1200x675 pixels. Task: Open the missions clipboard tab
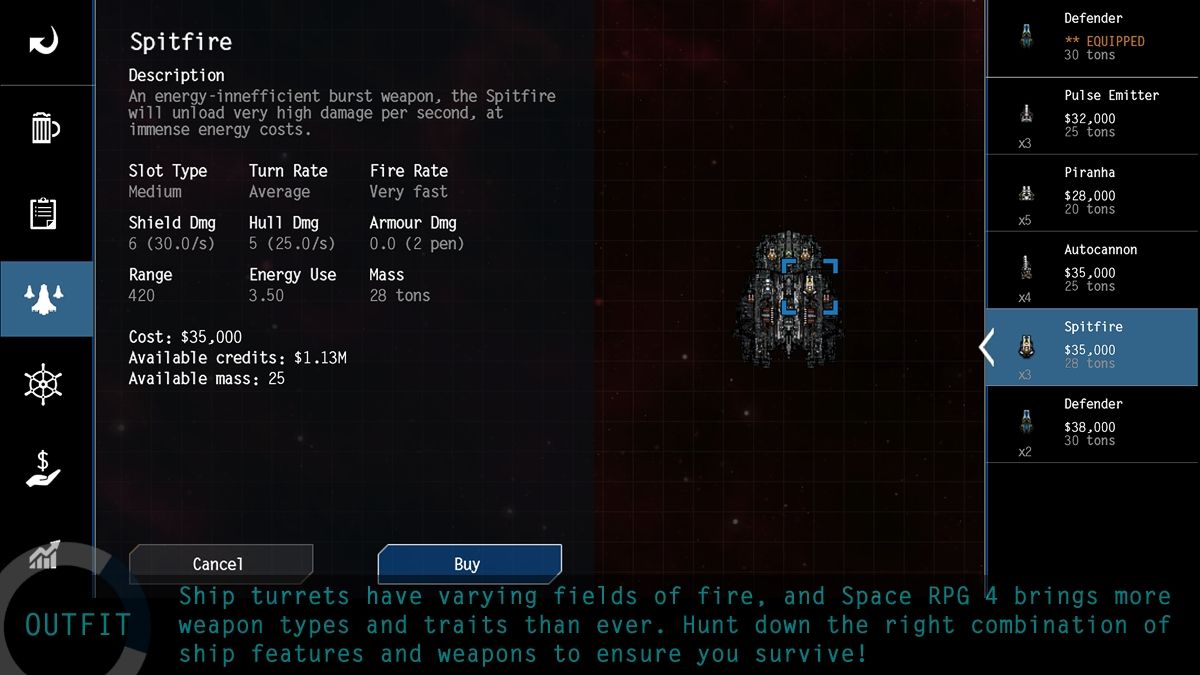[x=44, y=213]
